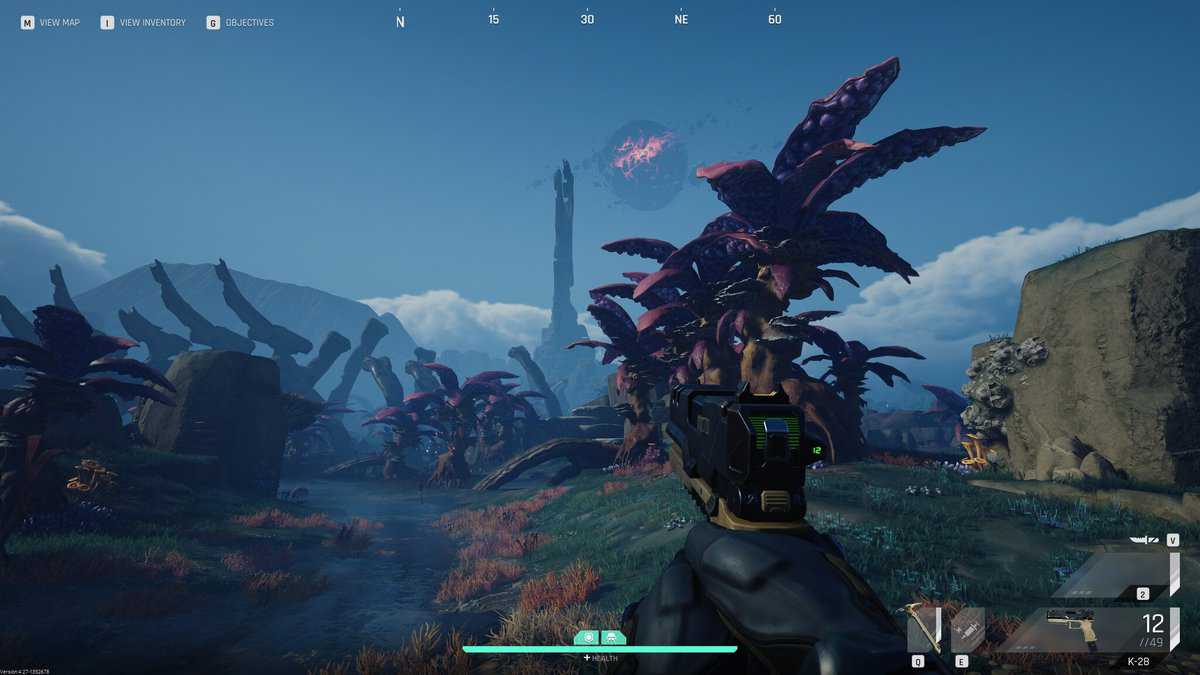
Task: Click the shield status icon above health
Action: click(x=587, y=637)
